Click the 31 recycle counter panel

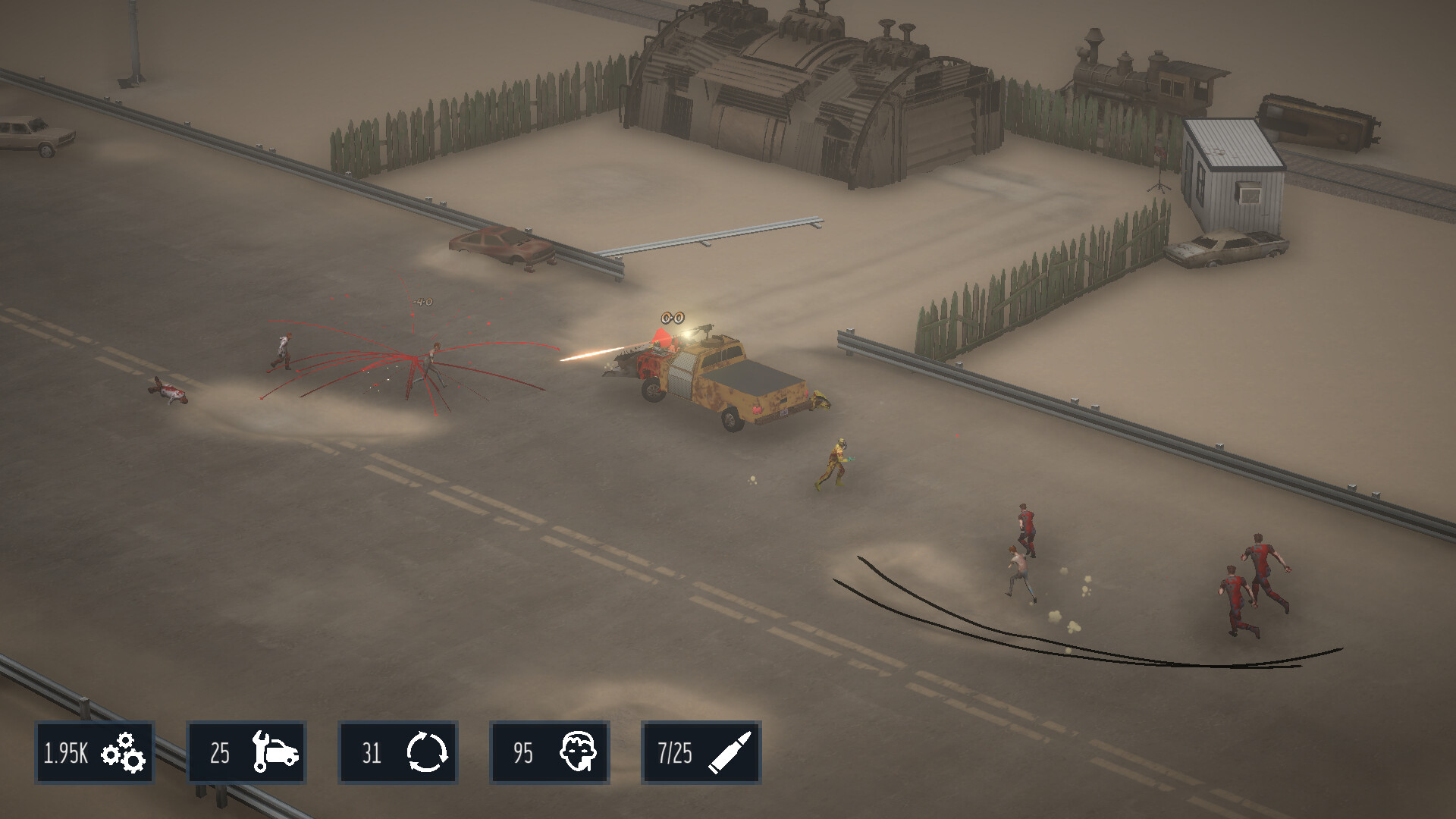397,752
